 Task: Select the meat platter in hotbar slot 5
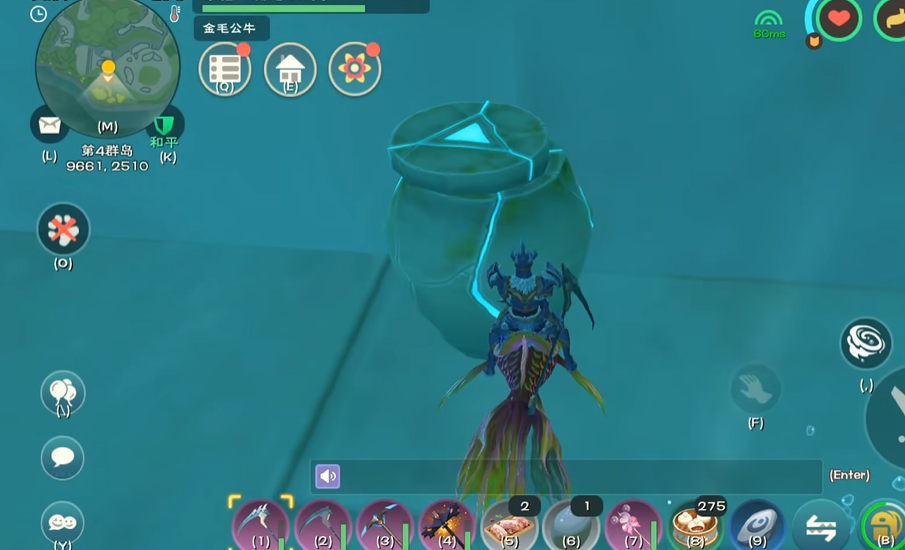click(509, 524)
